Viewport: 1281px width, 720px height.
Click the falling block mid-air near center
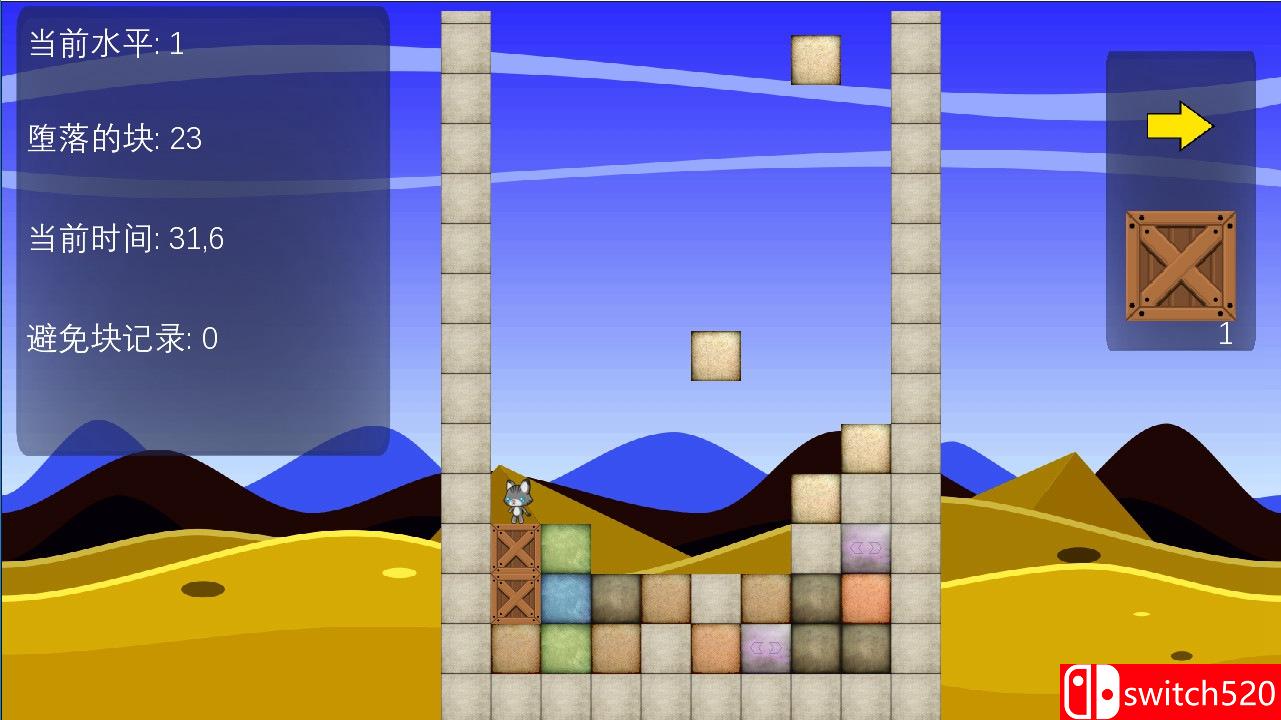point(714,355)
